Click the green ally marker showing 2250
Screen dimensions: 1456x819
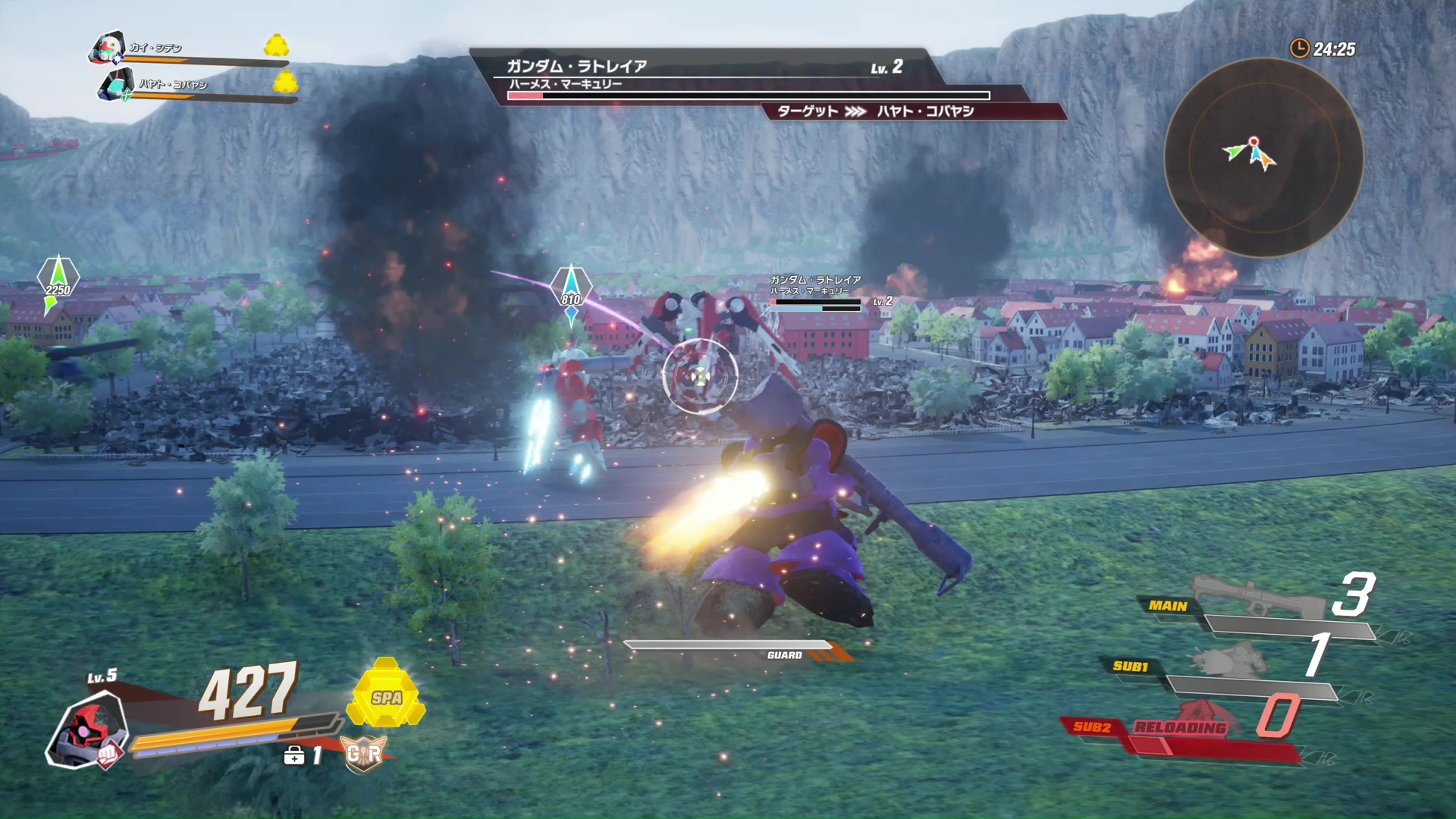(58, 282)
